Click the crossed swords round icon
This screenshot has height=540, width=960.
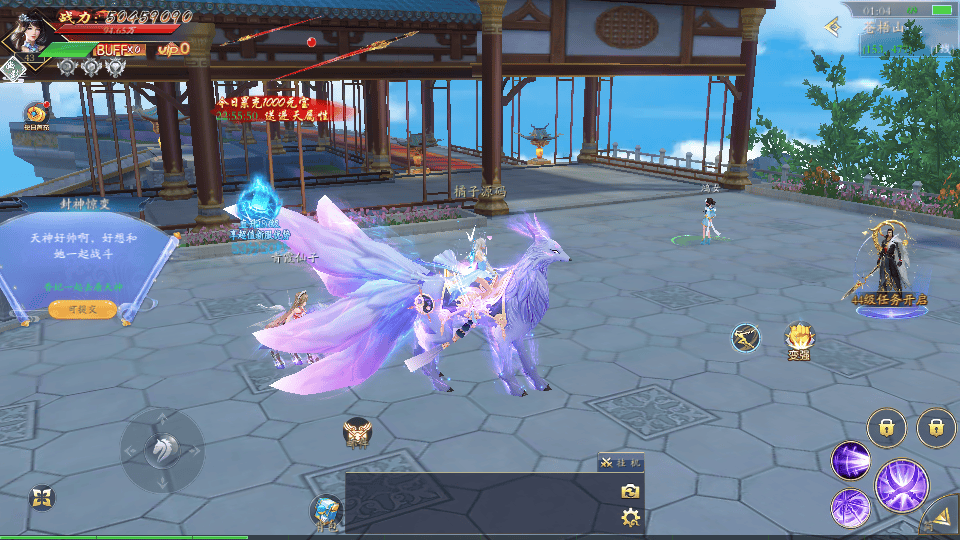pyautogui.click(x=745, y=338)
